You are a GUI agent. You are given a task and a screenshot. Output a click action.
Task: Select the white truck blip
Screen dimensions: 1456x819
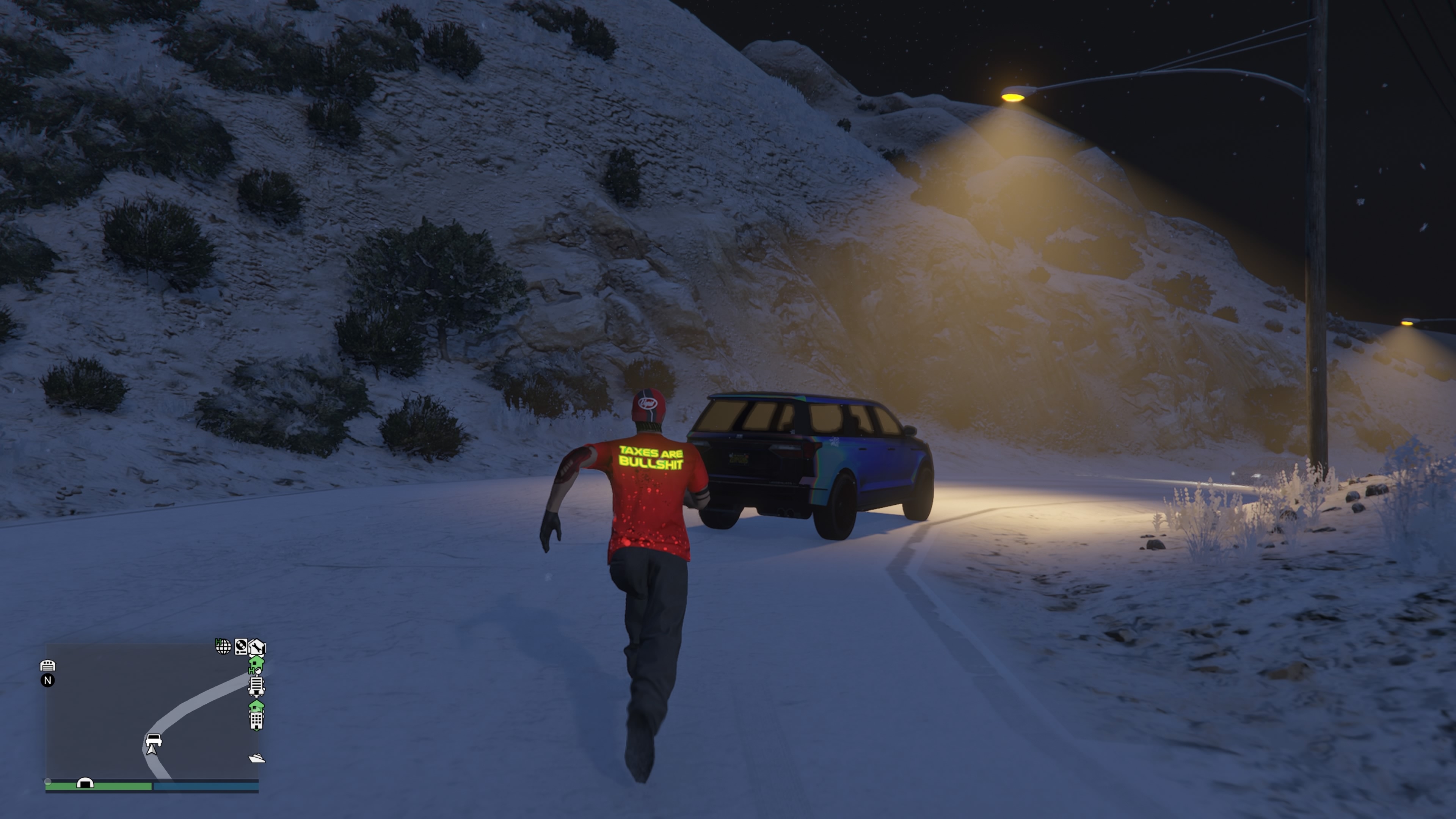coord(256,686)
